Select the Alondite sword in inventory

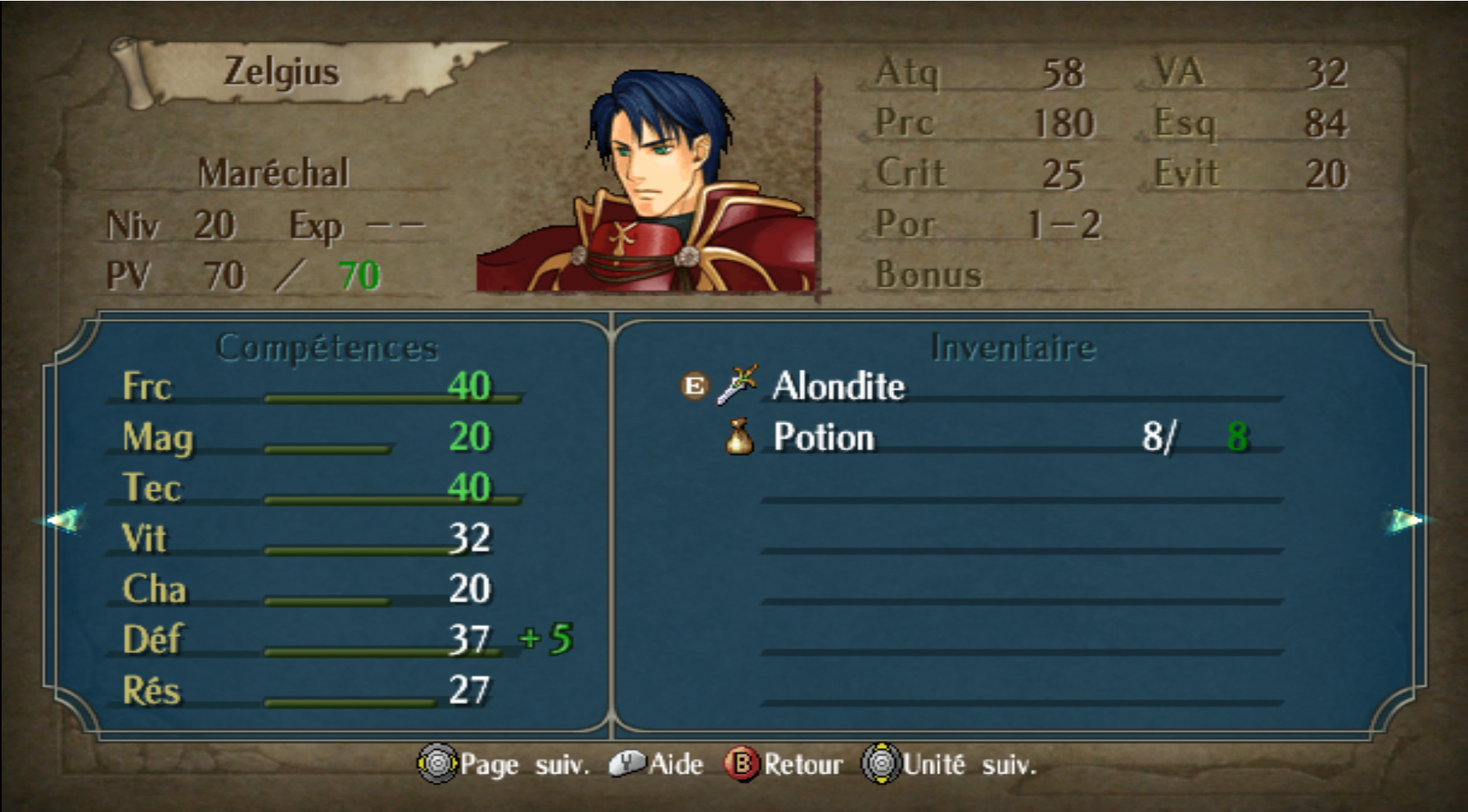point(838,386)
